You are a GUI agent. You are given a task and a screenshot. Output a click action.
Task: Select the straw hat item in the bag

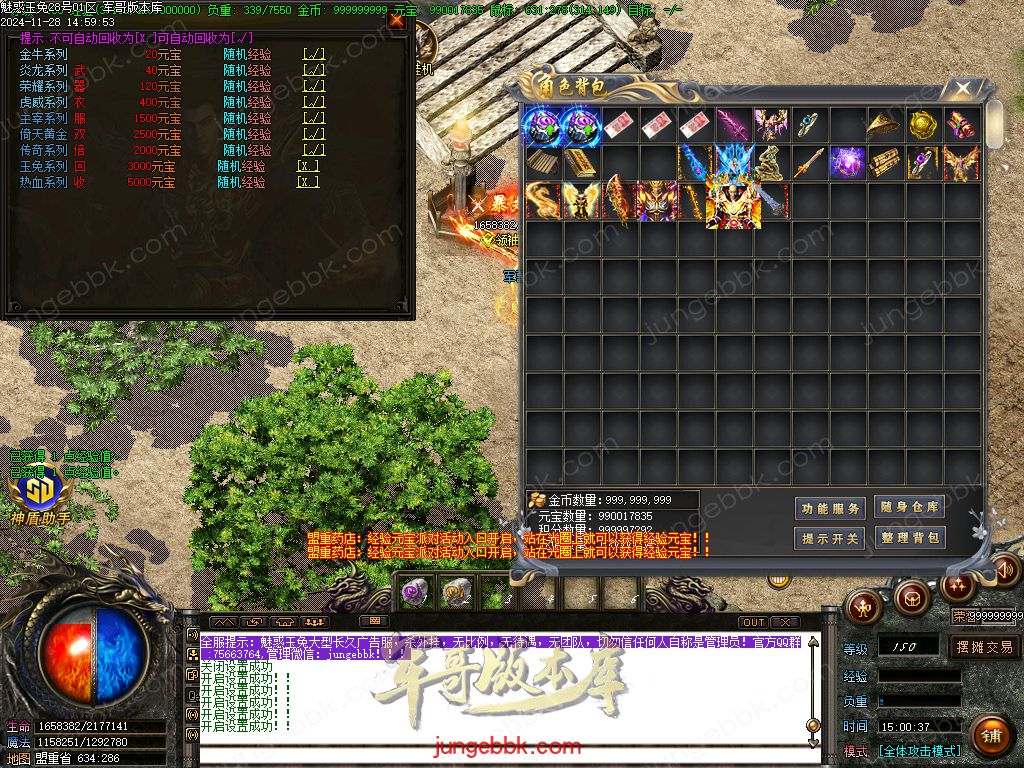(x=886, y=124)
